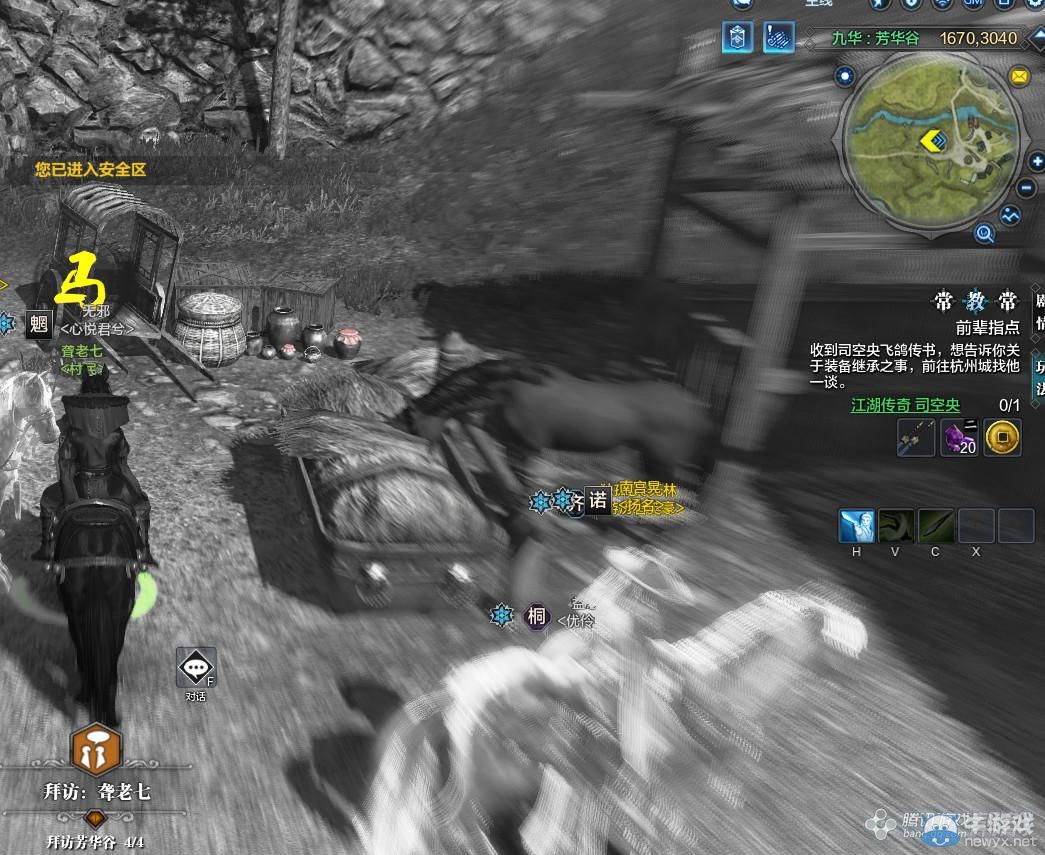The image size is (1045, 855).
Task: Open the yellow mail envelope icon
Action: click(1019, 76)
